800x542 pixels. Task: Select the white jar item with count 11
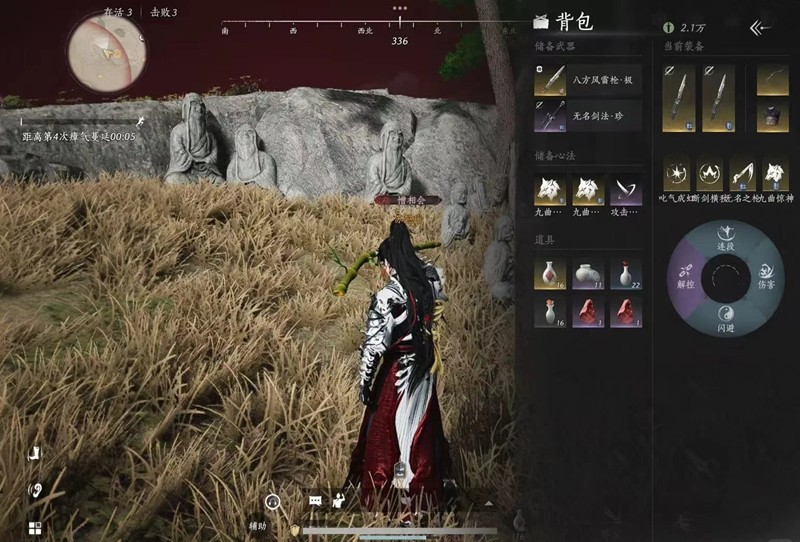point(588,273)
